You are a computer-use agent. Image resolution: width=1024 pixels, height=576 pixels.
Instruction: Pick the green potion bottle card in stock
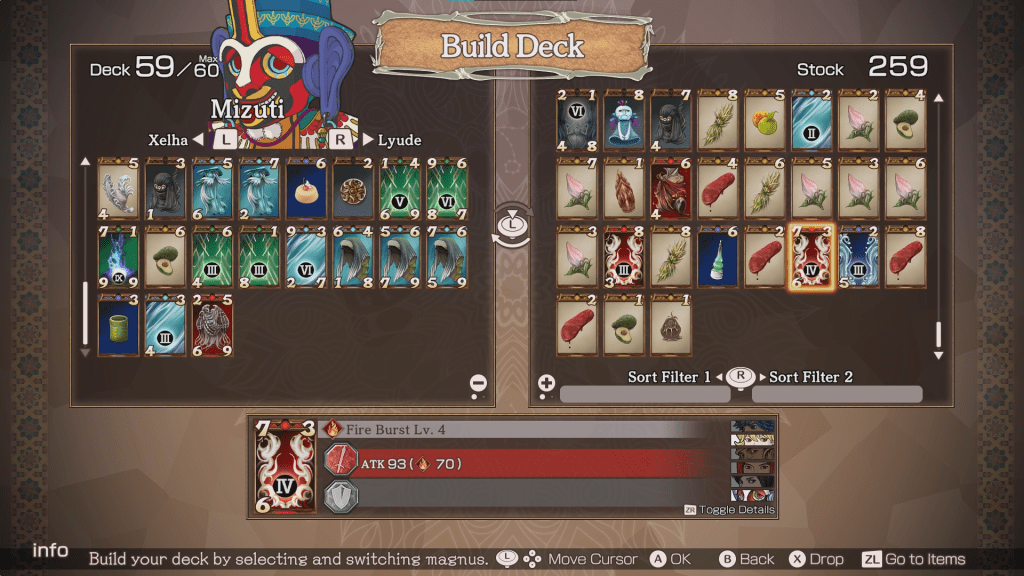point(717,257)
